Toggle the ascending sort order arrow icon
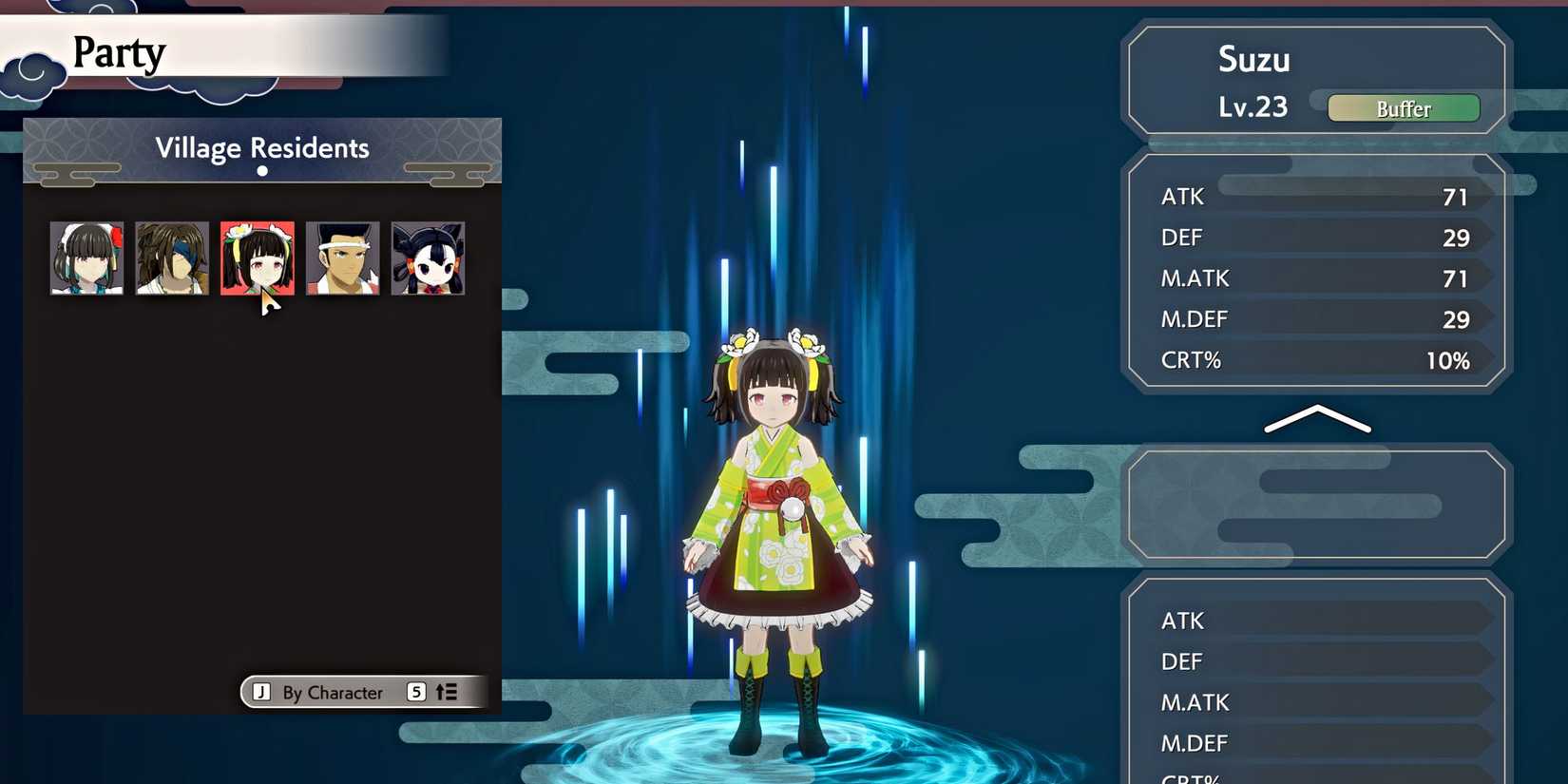1568x784 pixels. click(x=445, y=693)
